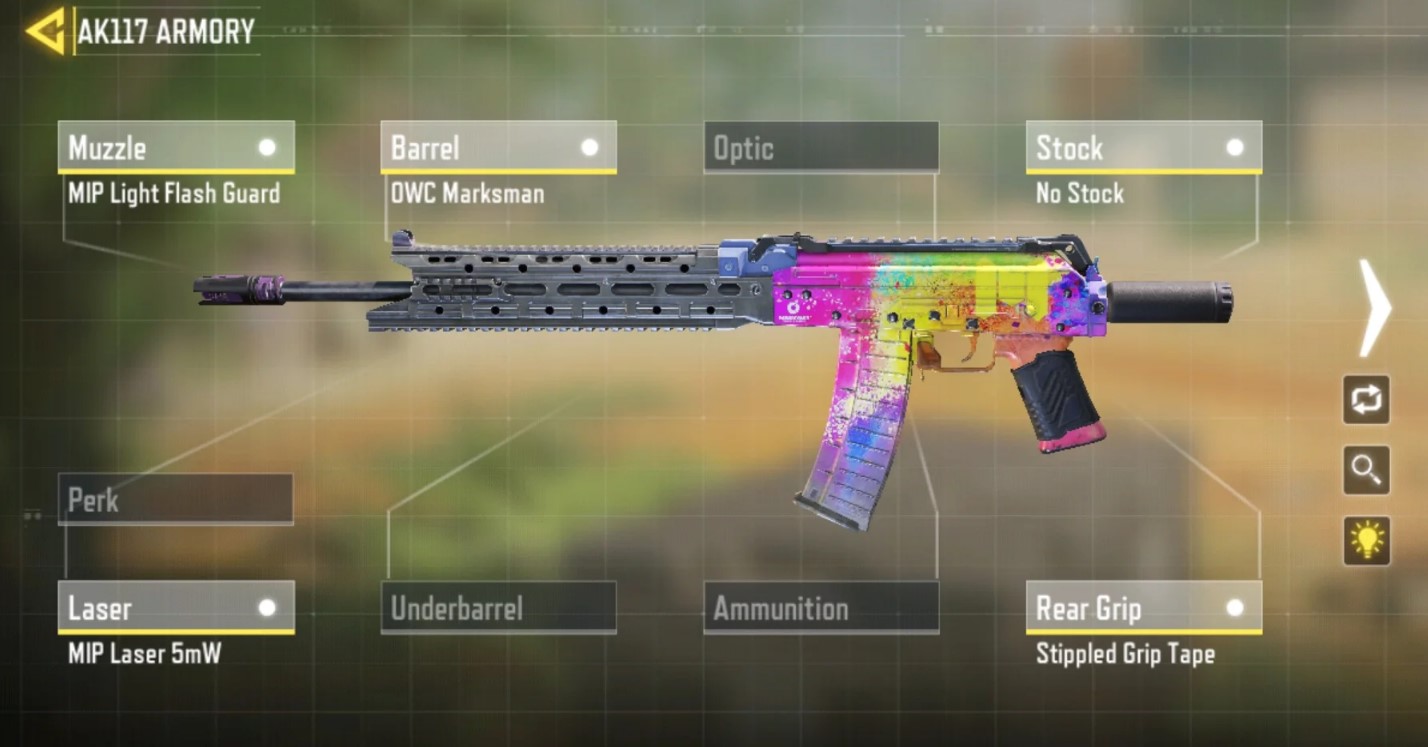This screenshot has width=1428, height=747.
Task: Click the No Stock attachment text
Action: tap(1080, 193)
